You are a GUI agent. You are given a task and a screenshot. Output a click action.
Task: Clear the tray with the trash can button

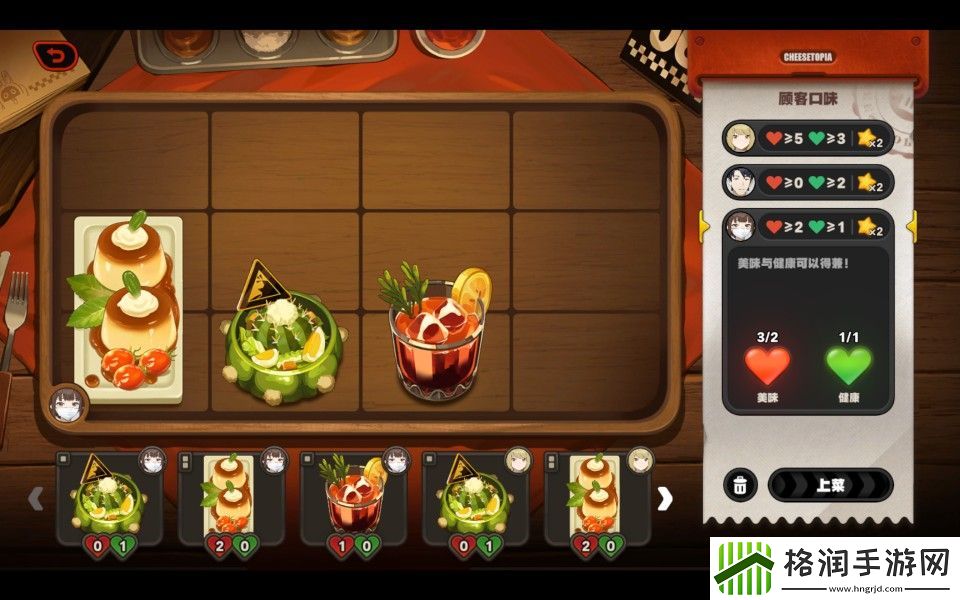click(x=739, y=485)
